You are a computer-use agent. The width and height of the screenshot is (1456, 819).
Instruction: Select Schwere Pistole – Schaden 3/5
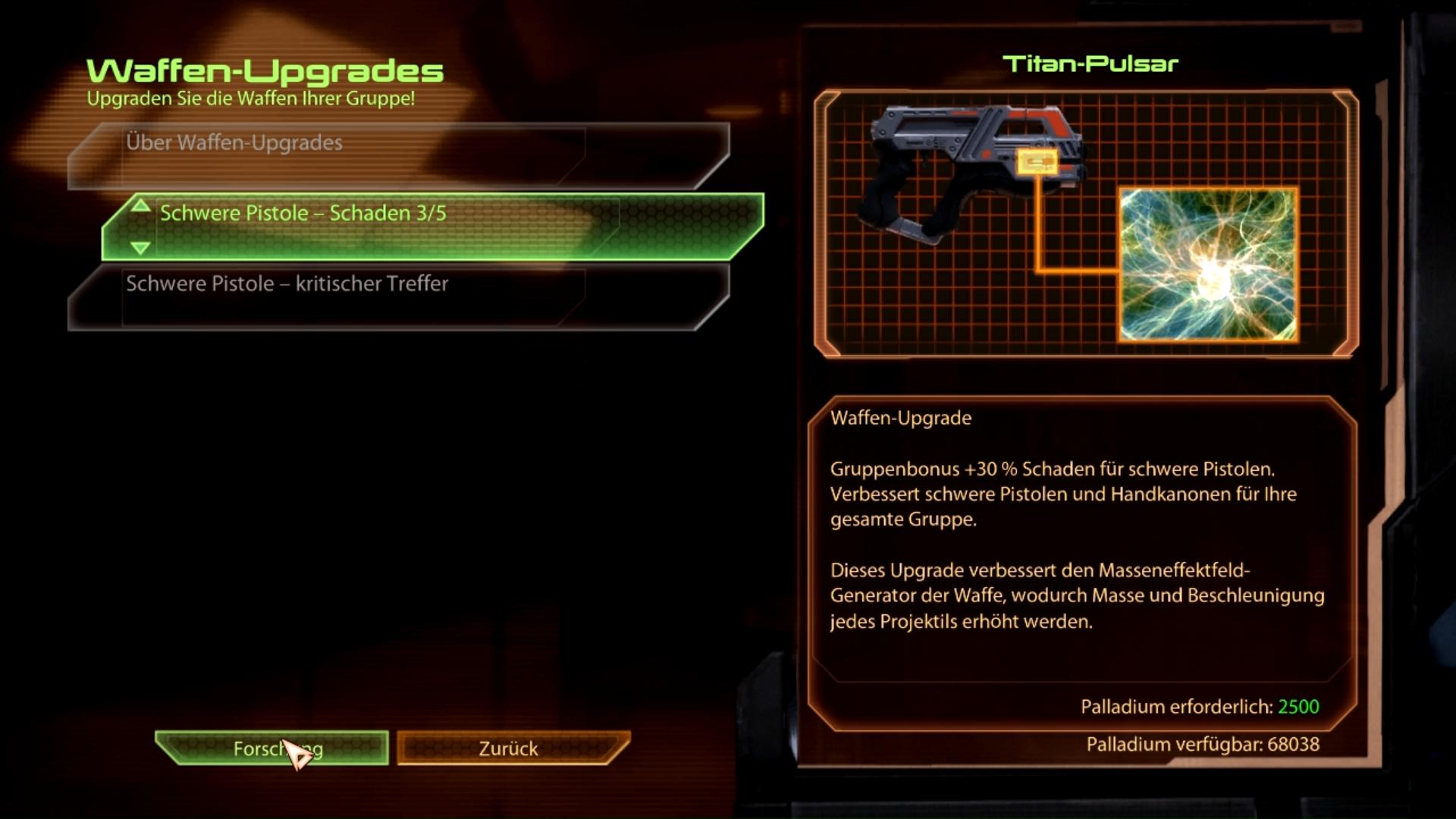(432, 226)
